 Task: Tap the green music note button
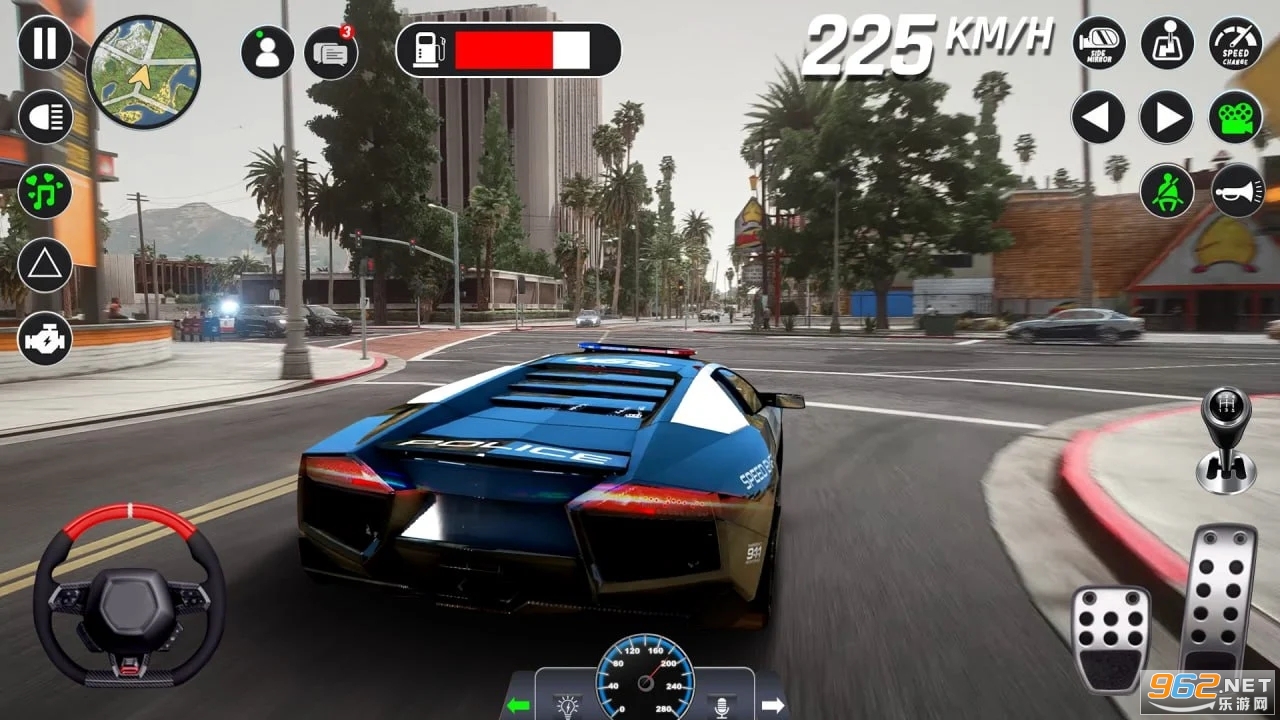45,191
